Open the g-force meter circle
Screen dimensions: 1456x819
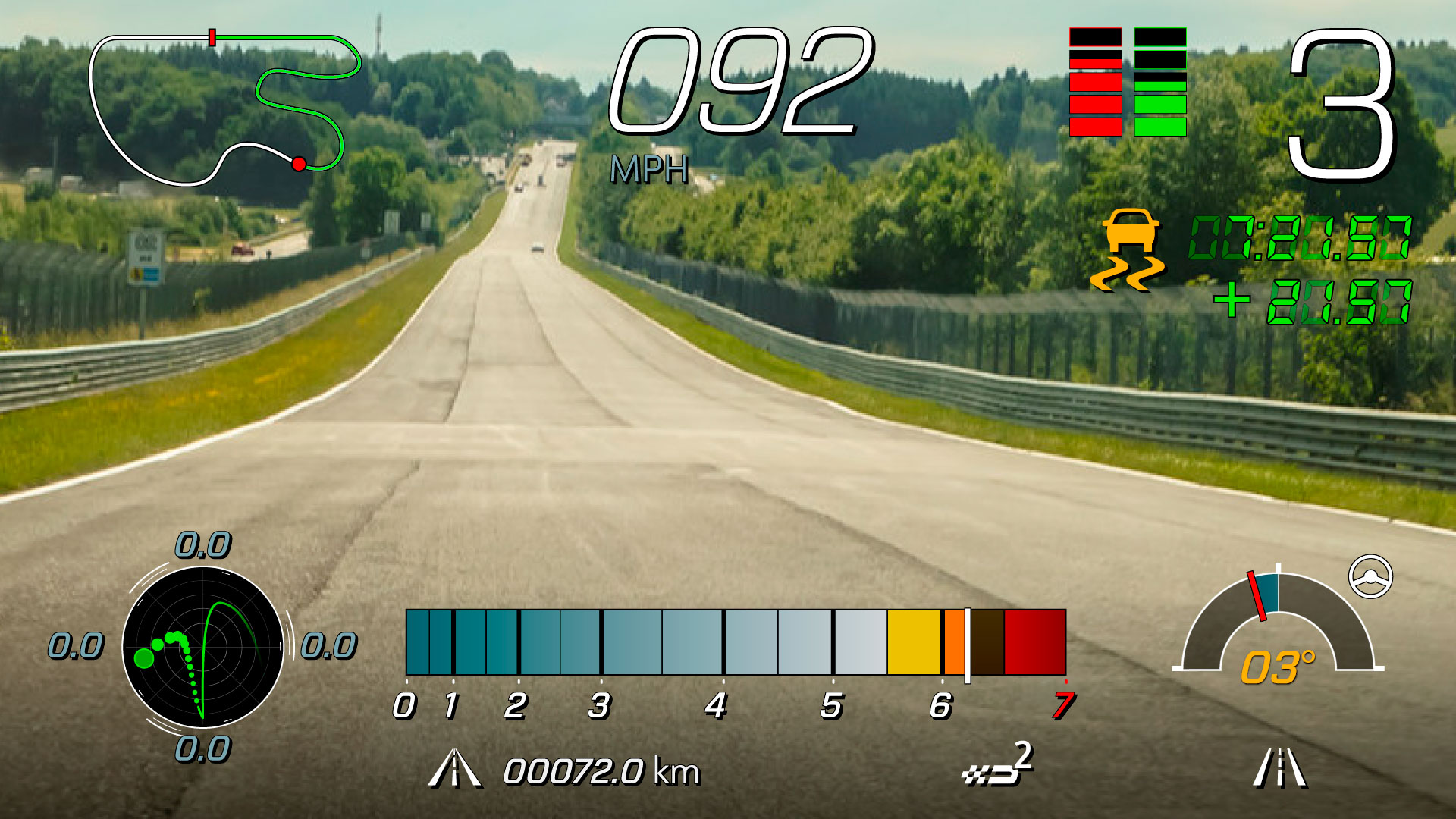tap(203, 647)
